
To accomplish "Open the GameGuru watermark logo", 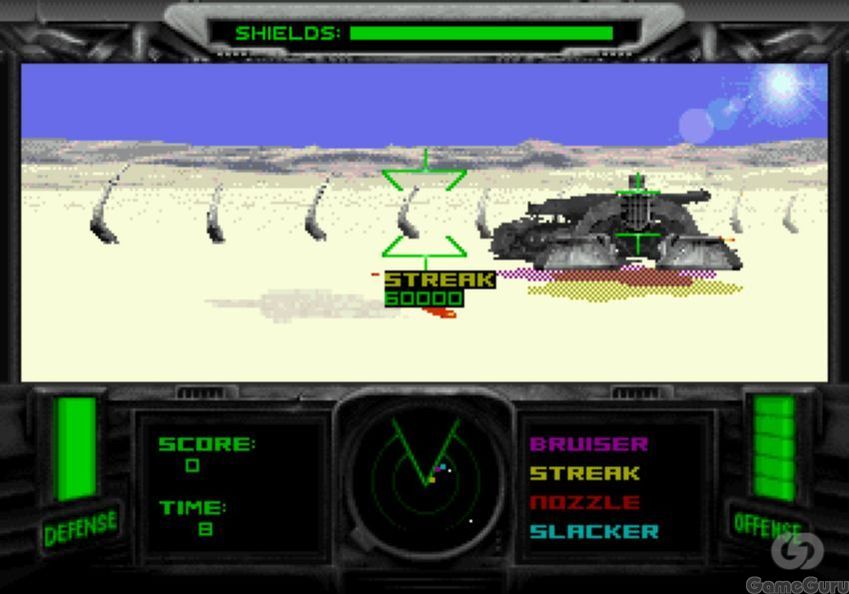I will (797, 562).
